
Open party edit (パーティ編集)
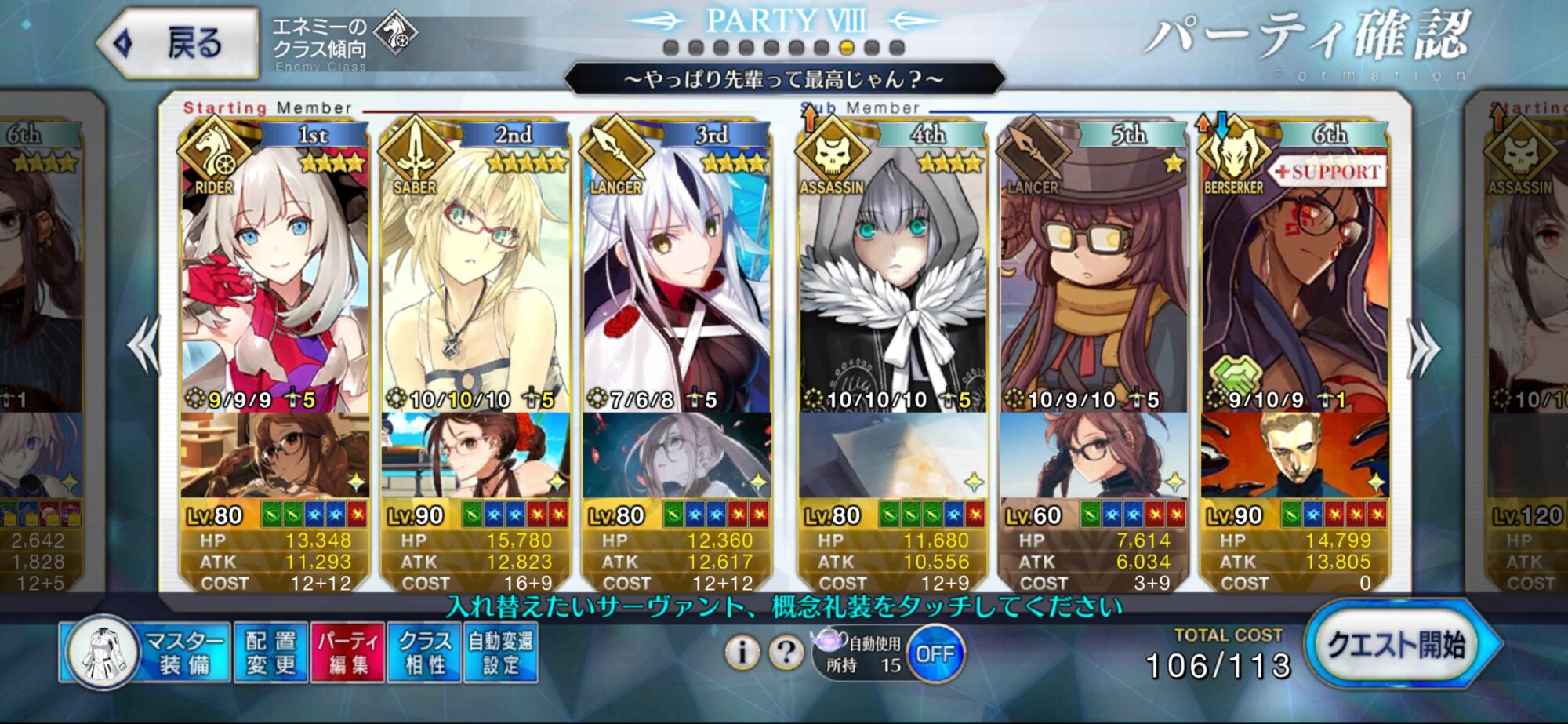(347, 653)
